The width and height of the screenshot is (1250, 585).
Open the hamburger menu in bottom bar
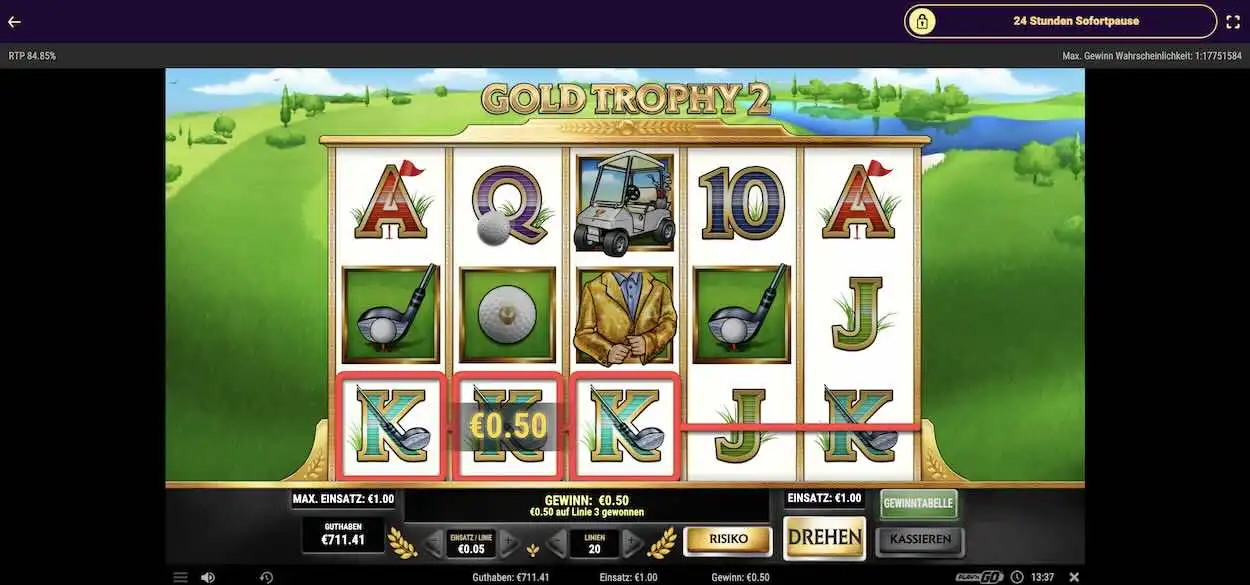click(180, 577)
